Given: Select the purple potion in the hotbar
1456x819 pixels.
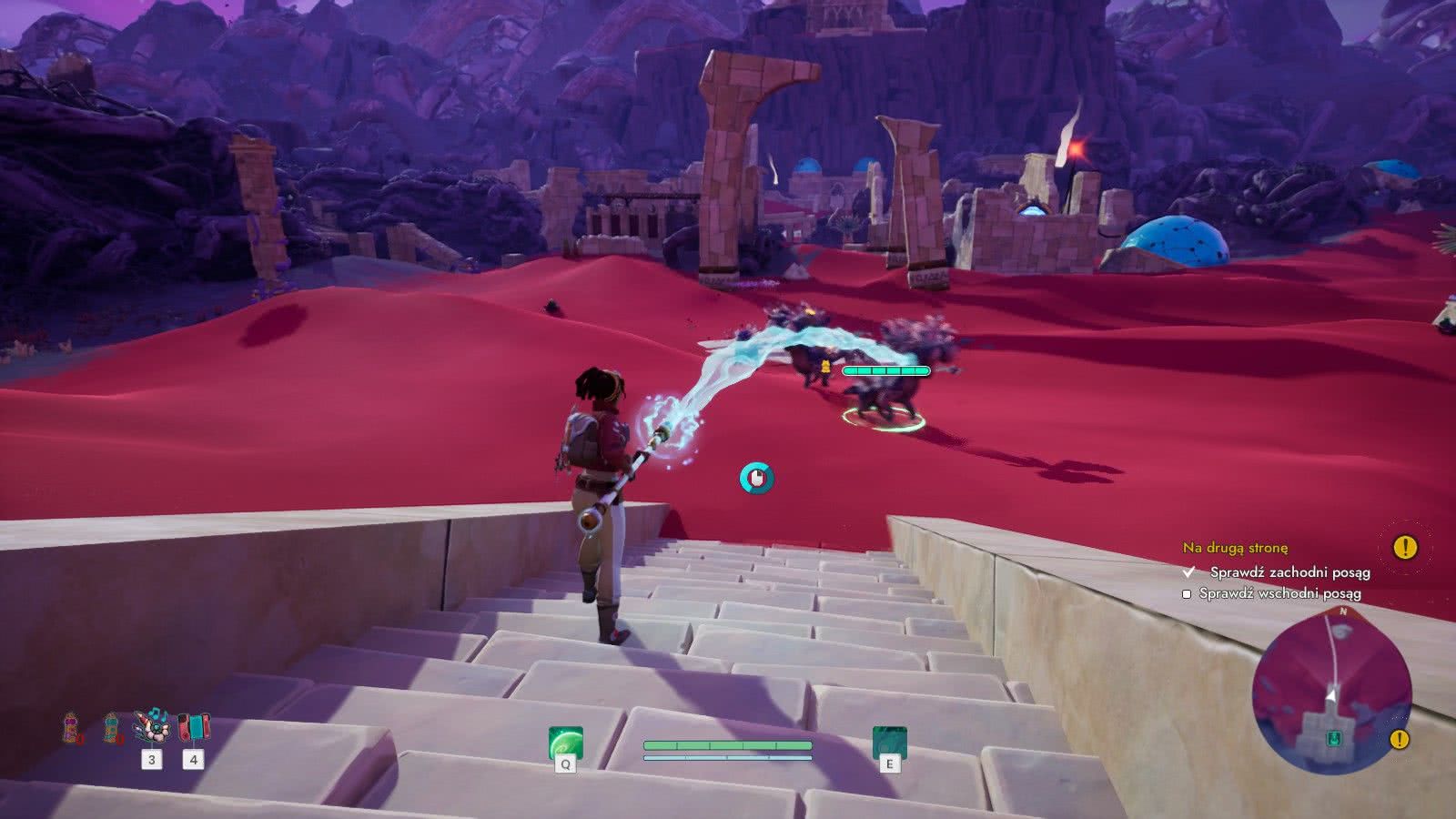Looking at the screenshot, I should click(x=70, y=726).
